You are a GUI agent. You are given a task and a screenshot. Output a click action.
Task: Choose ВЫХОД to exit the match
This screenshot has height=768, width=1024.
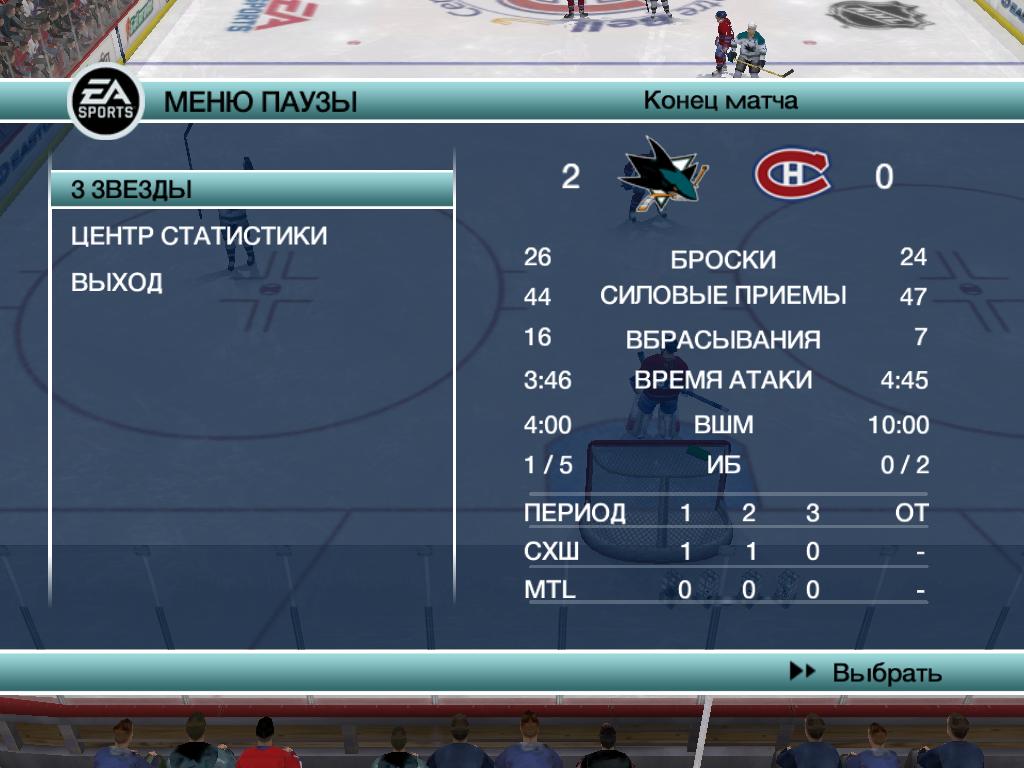point(117,283)
